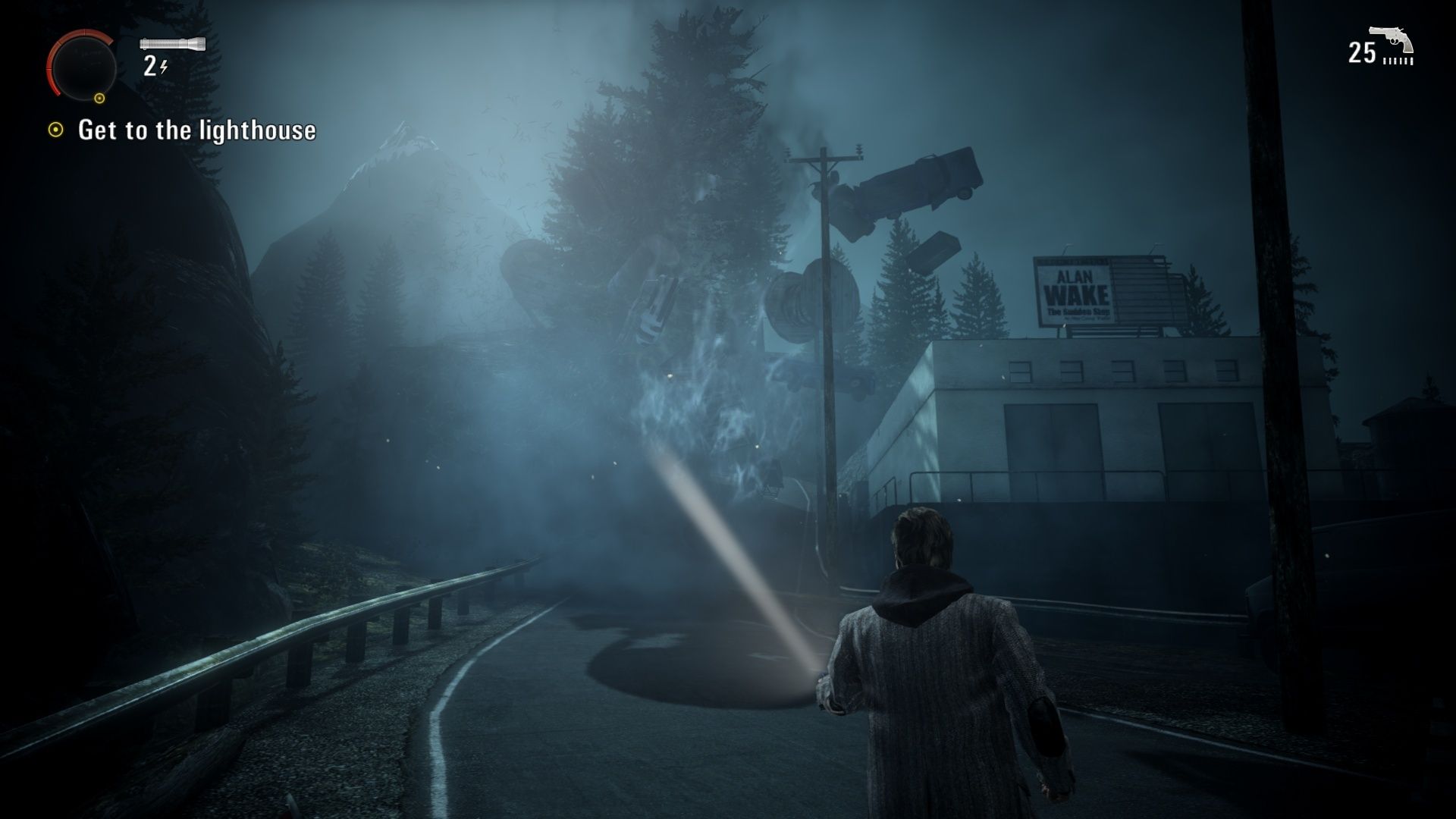Viewport: 1456px width, 819px height.
Task: Select the flashlight battery icon
Action: tap(173, 44)
